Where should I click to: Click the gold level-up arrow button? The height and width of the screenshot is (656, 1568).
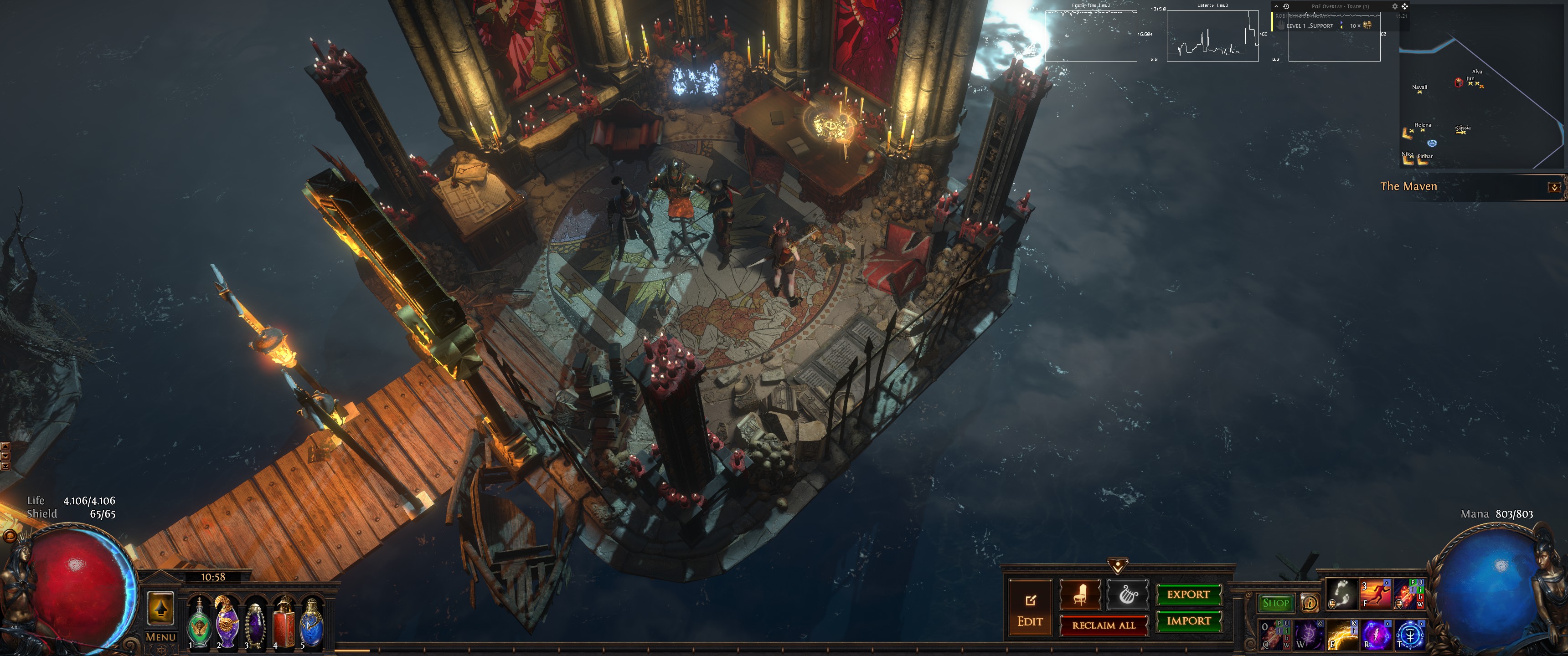coord(161,608)
